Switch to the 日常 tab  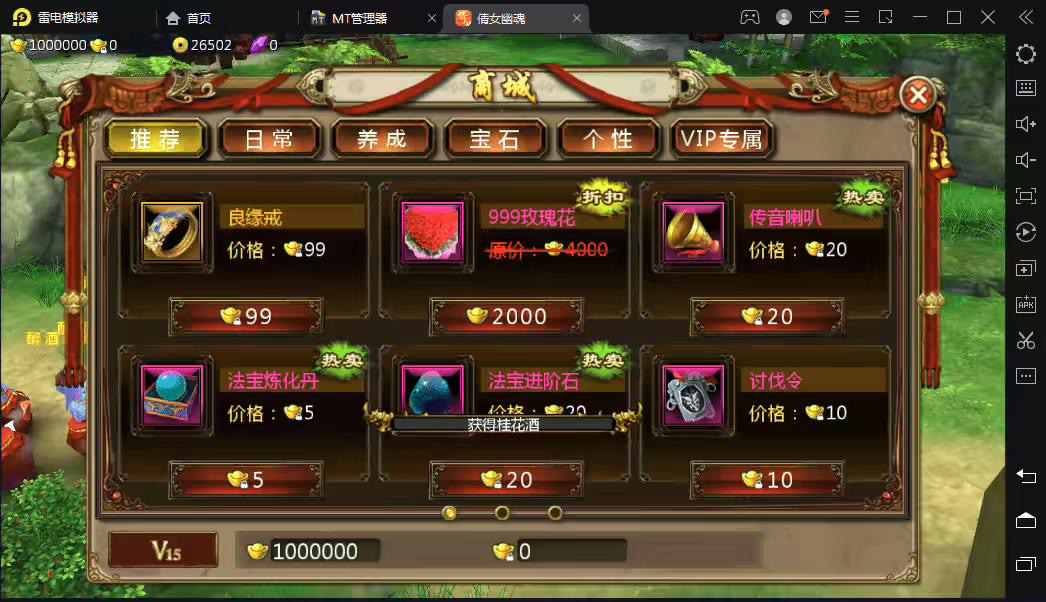point(269,139)
